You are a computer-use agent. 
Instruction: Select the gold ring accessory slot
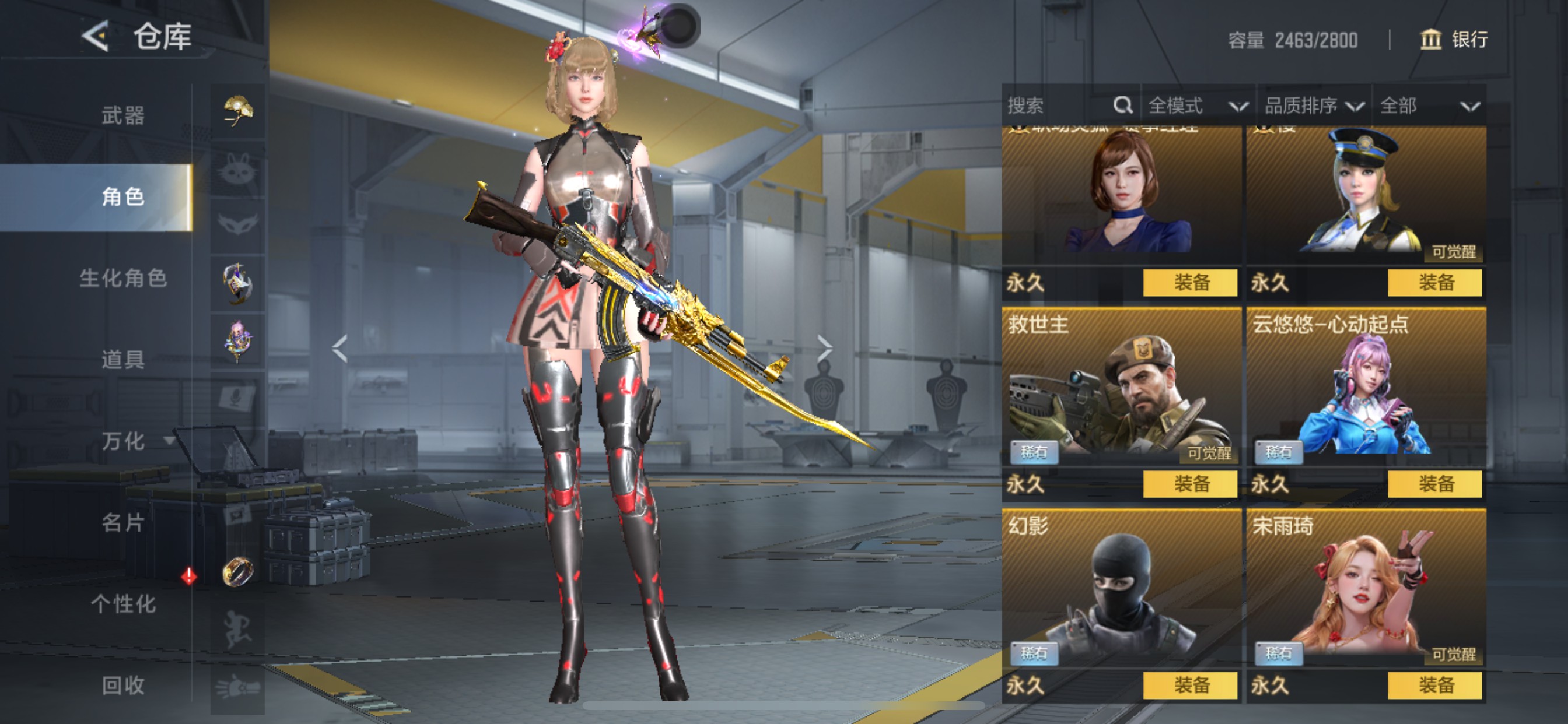[x=237, y=571]
